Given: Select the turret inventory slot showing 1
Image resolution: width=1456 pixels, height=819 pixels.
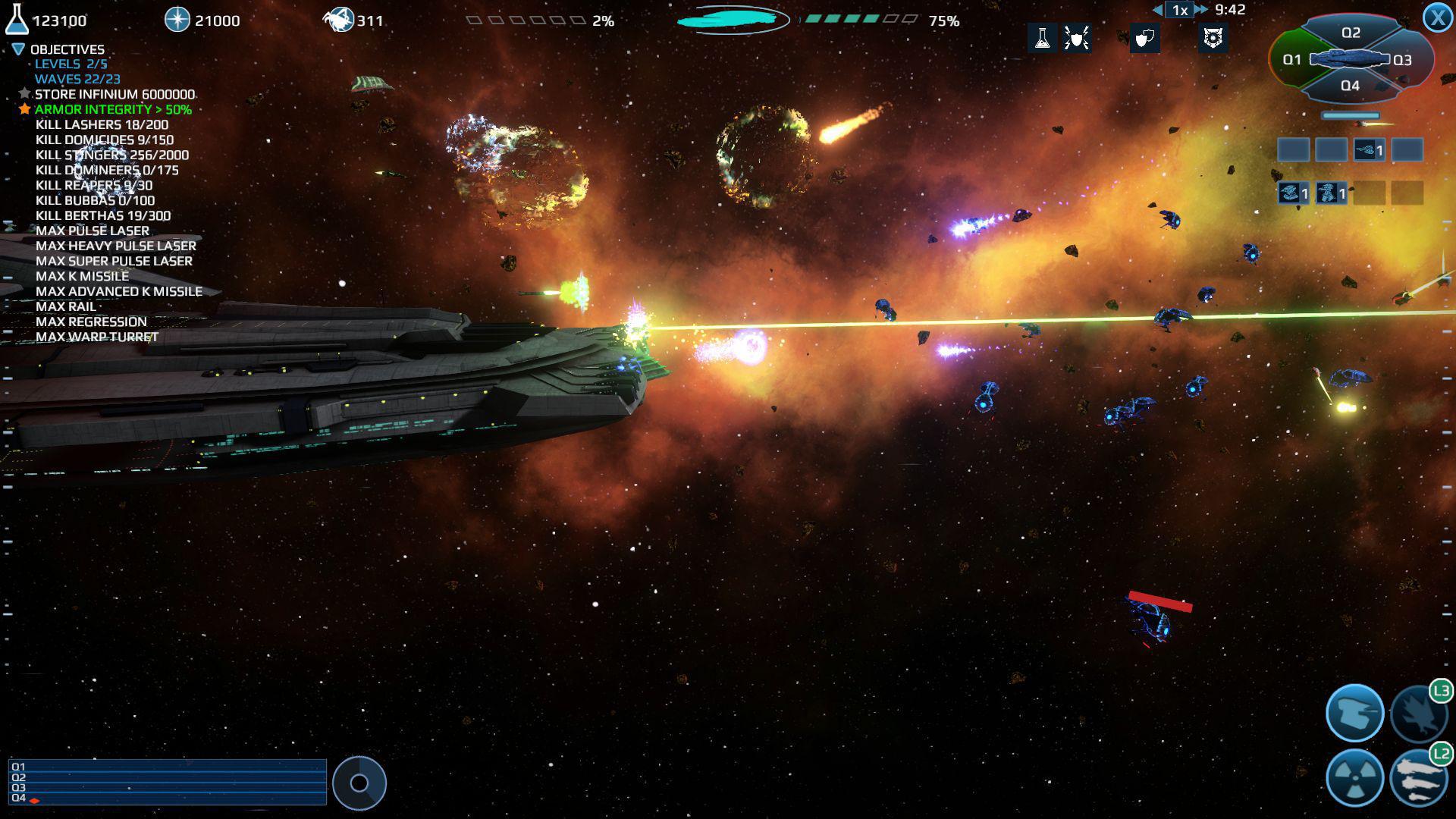Looking at the screenshot, I should coord(1370,149).
